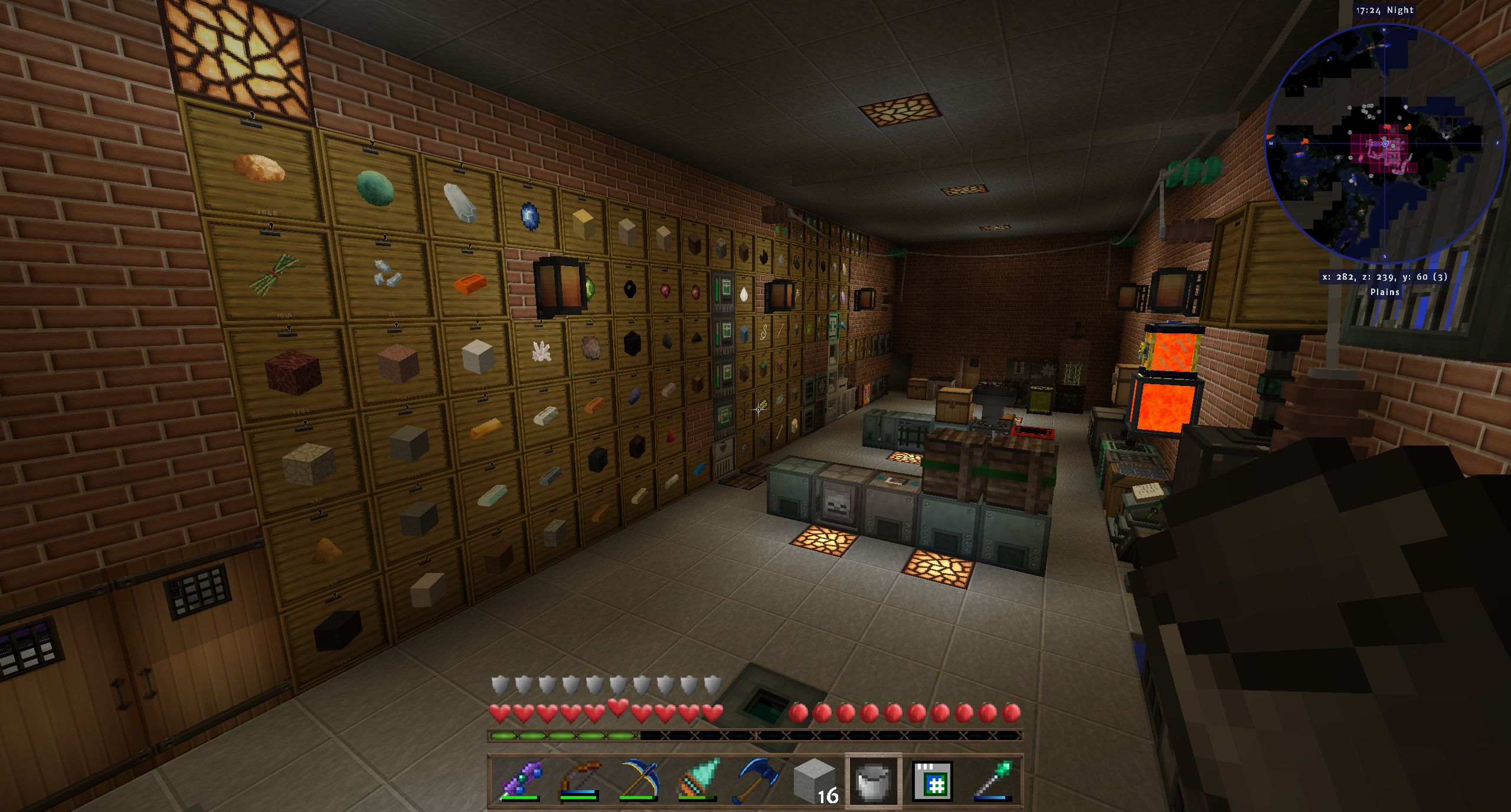Image resolution: width=1511 pixels, height=812 pixels.
Task: Select the blue pickaxe hotbar slot
Action: pyautogui.click(x=637, y=780)
